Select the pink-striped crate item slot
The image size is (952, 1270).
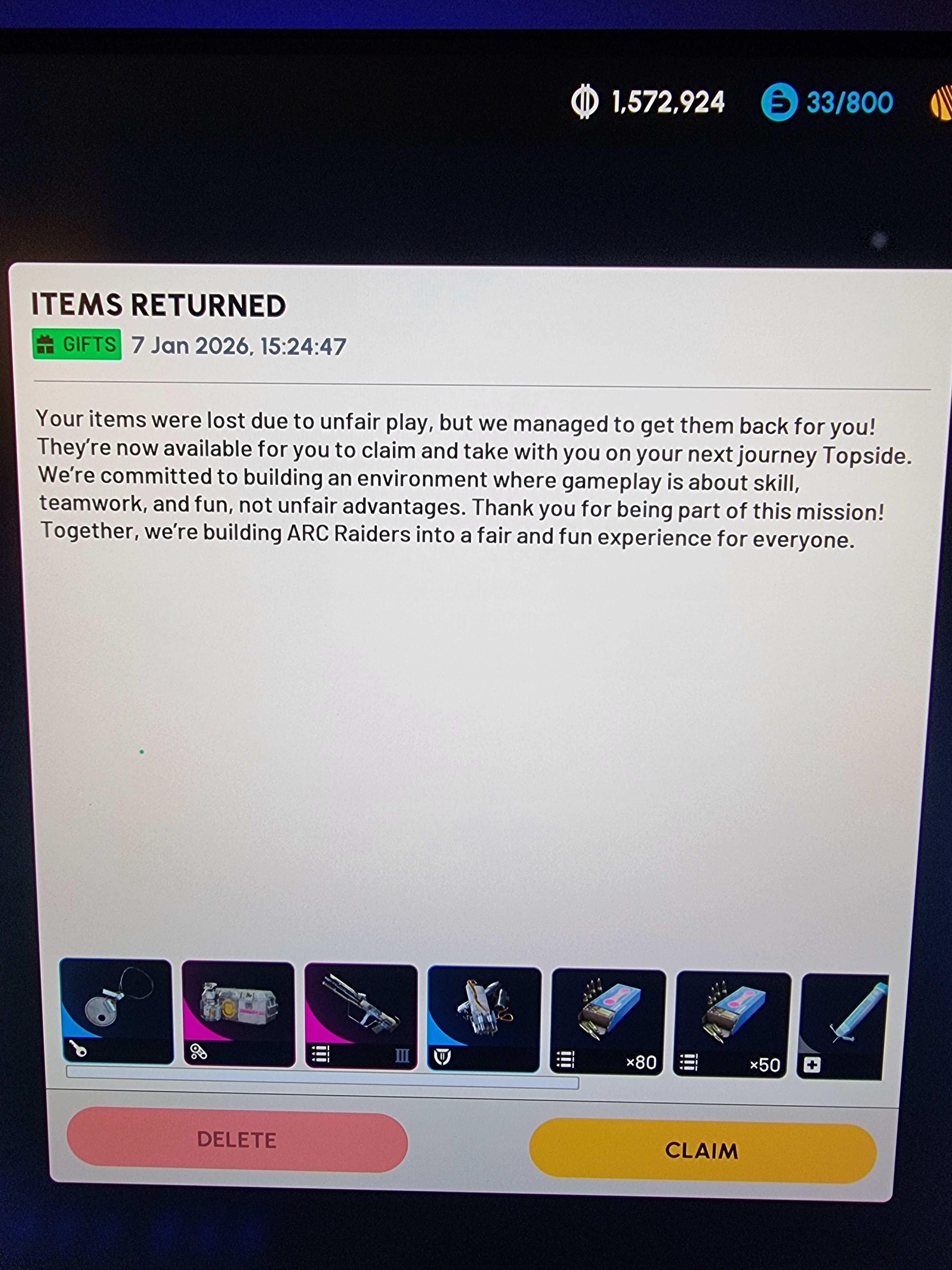tap(239, 1014)
